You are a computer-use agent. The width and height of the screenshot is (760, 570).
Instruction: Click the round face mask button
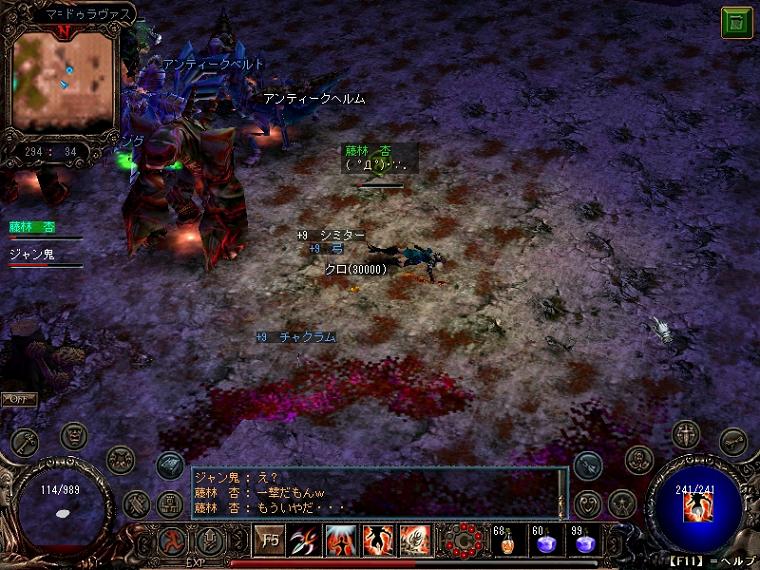coord(74,436)
